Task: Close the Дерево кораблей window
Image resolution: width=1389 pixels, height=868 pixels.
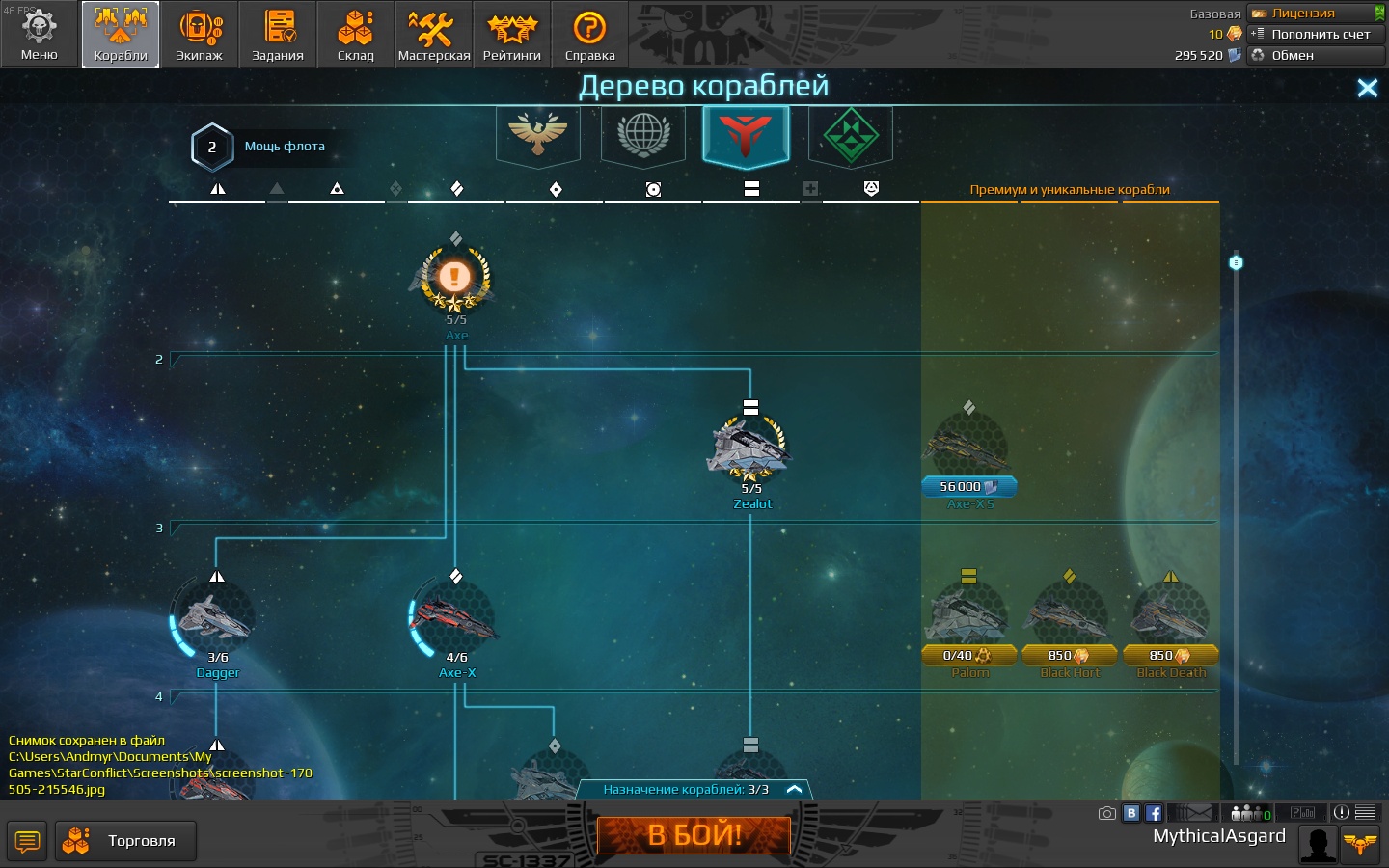Action: pyautogui.click(x=1367, y=88)
